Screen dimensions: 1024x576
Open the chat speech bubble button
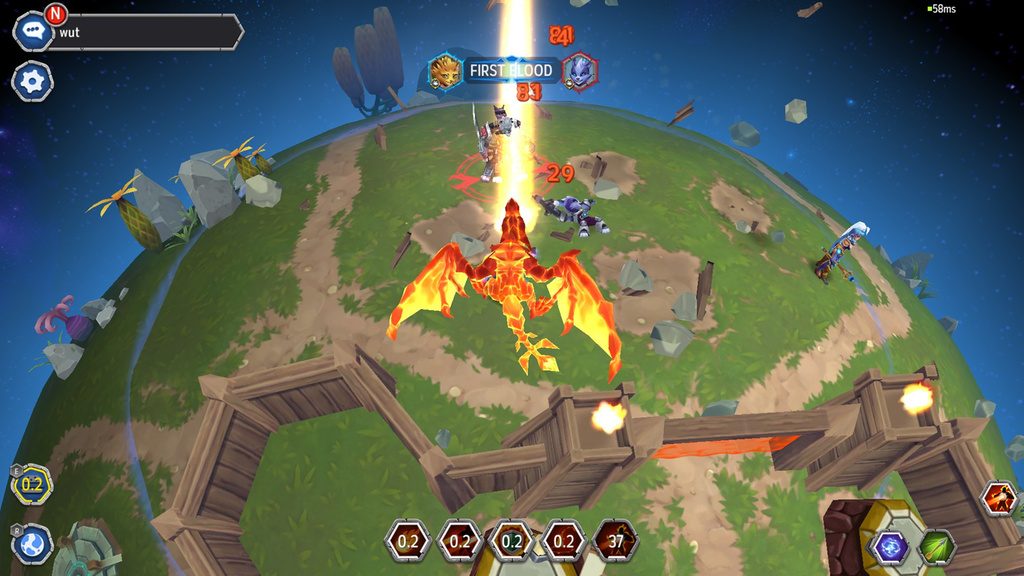coord(32,32)
